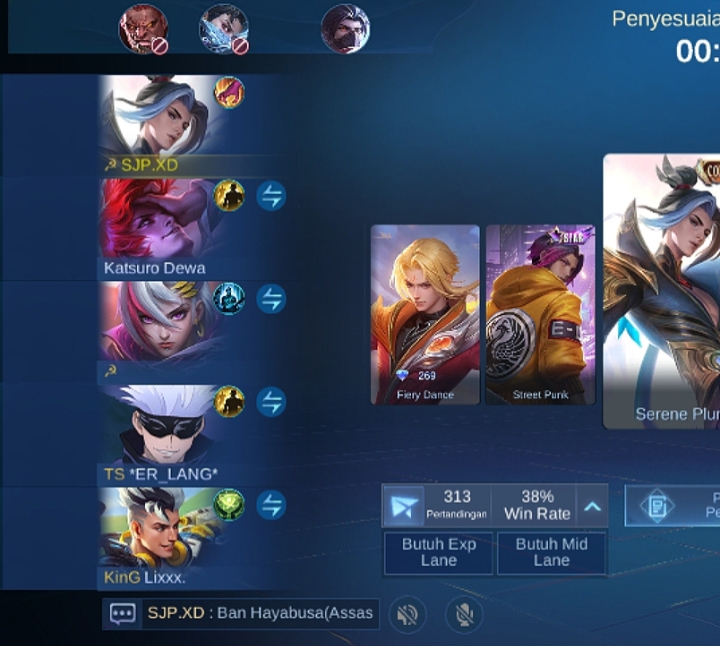The height and width of the screenshot is (646, 720).
Task: Toggle the muted speaker icon
Action: 406,614
